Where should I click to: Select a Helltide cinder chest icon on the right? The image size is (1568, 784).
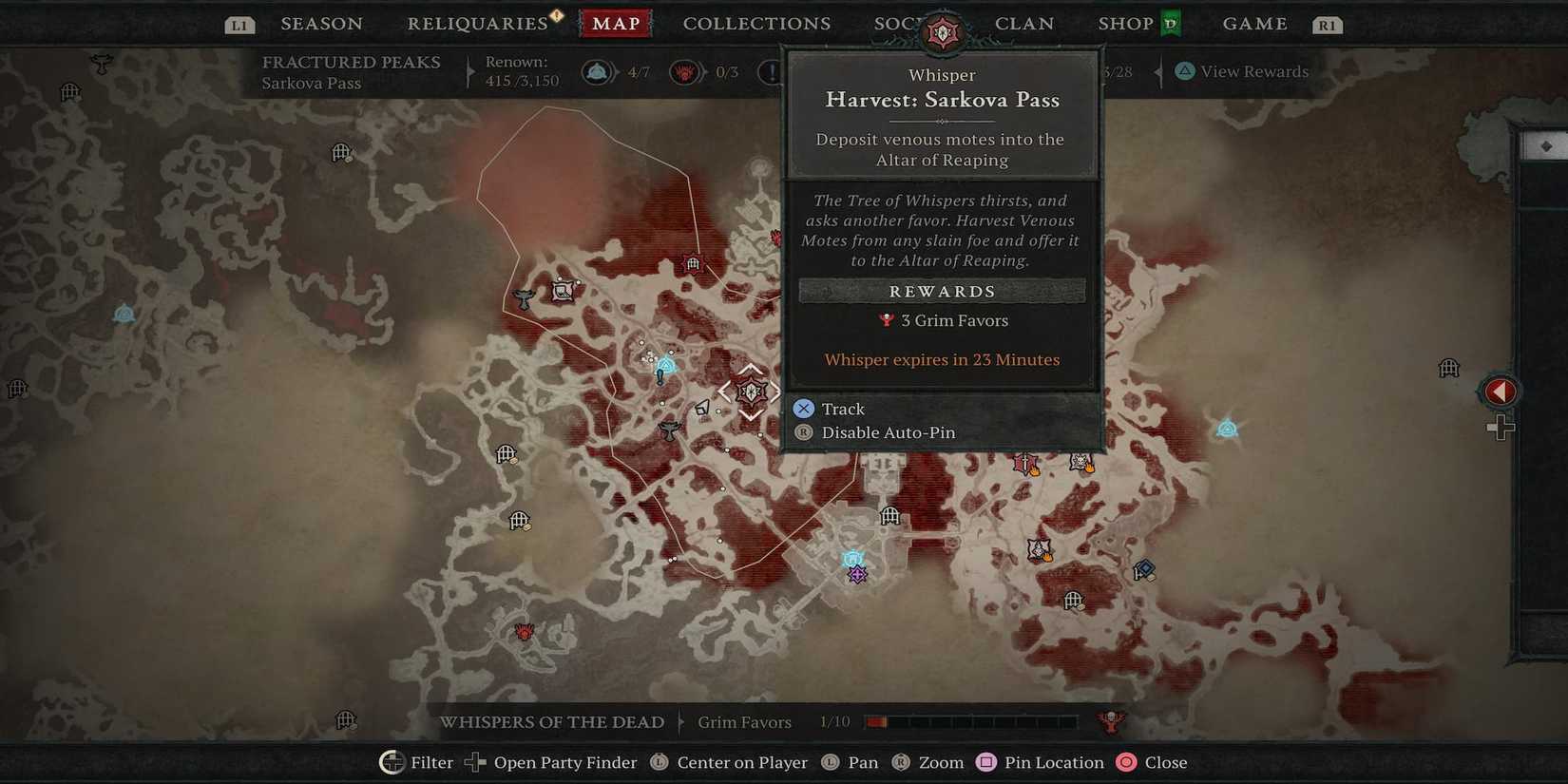click(1080, 463)
